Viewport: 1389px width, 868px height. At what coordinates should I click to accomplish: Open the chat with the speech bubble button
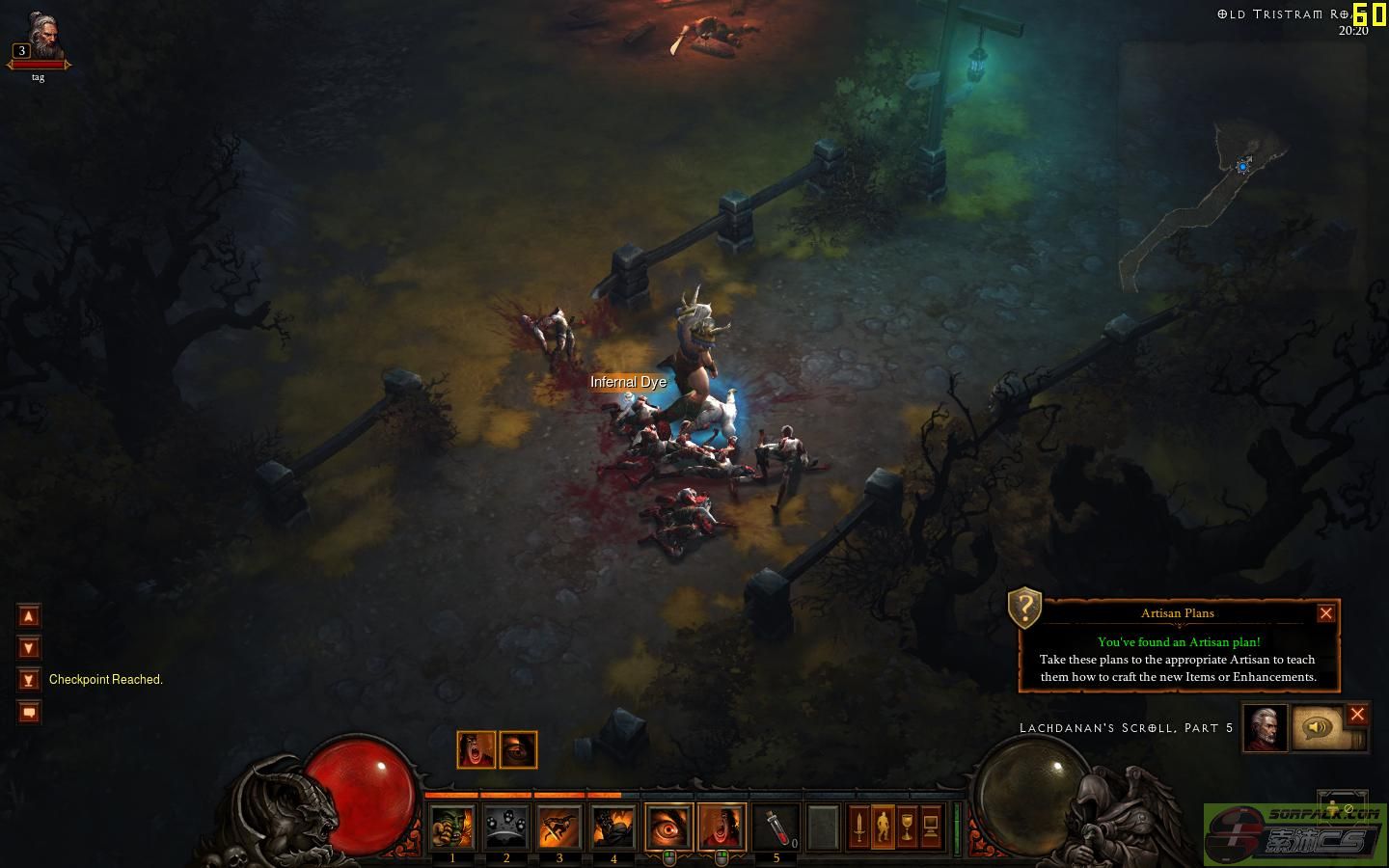point(29,713)
